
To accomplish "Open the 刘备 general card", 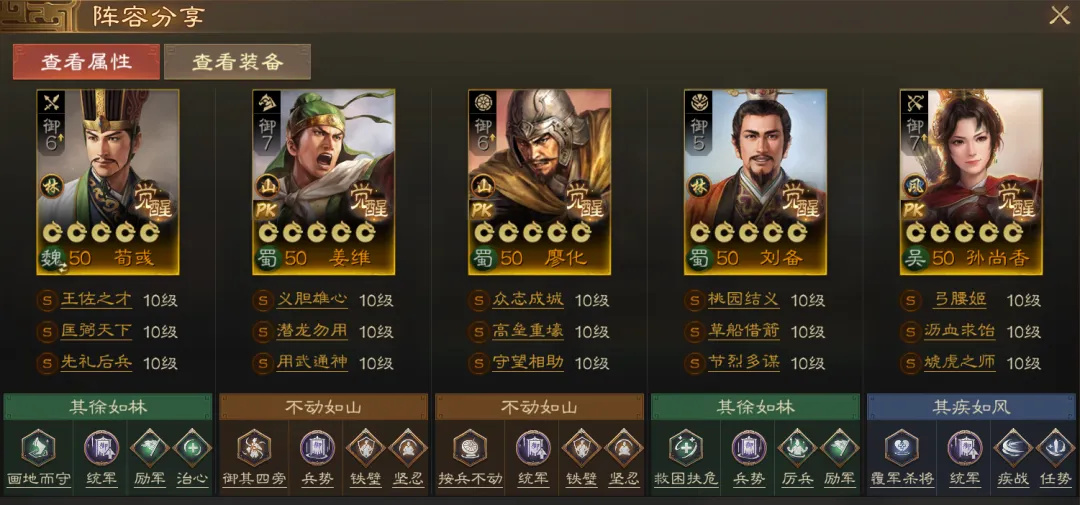I will [x=755, y=182].
